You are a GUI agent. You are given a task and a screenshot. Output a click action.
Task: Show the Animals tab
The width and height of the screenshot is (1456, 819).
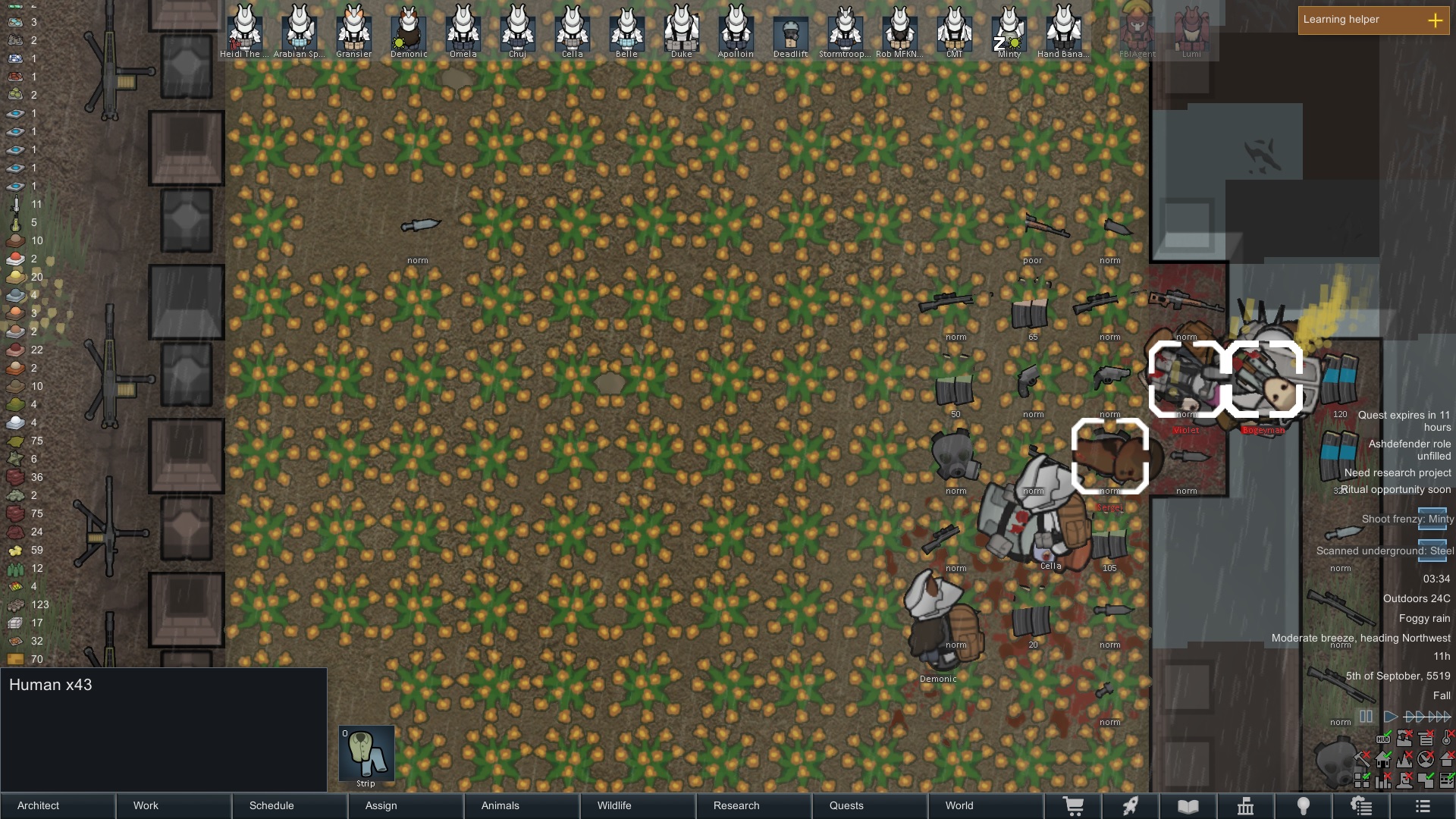pyautogui.click(x=522, y=805)
